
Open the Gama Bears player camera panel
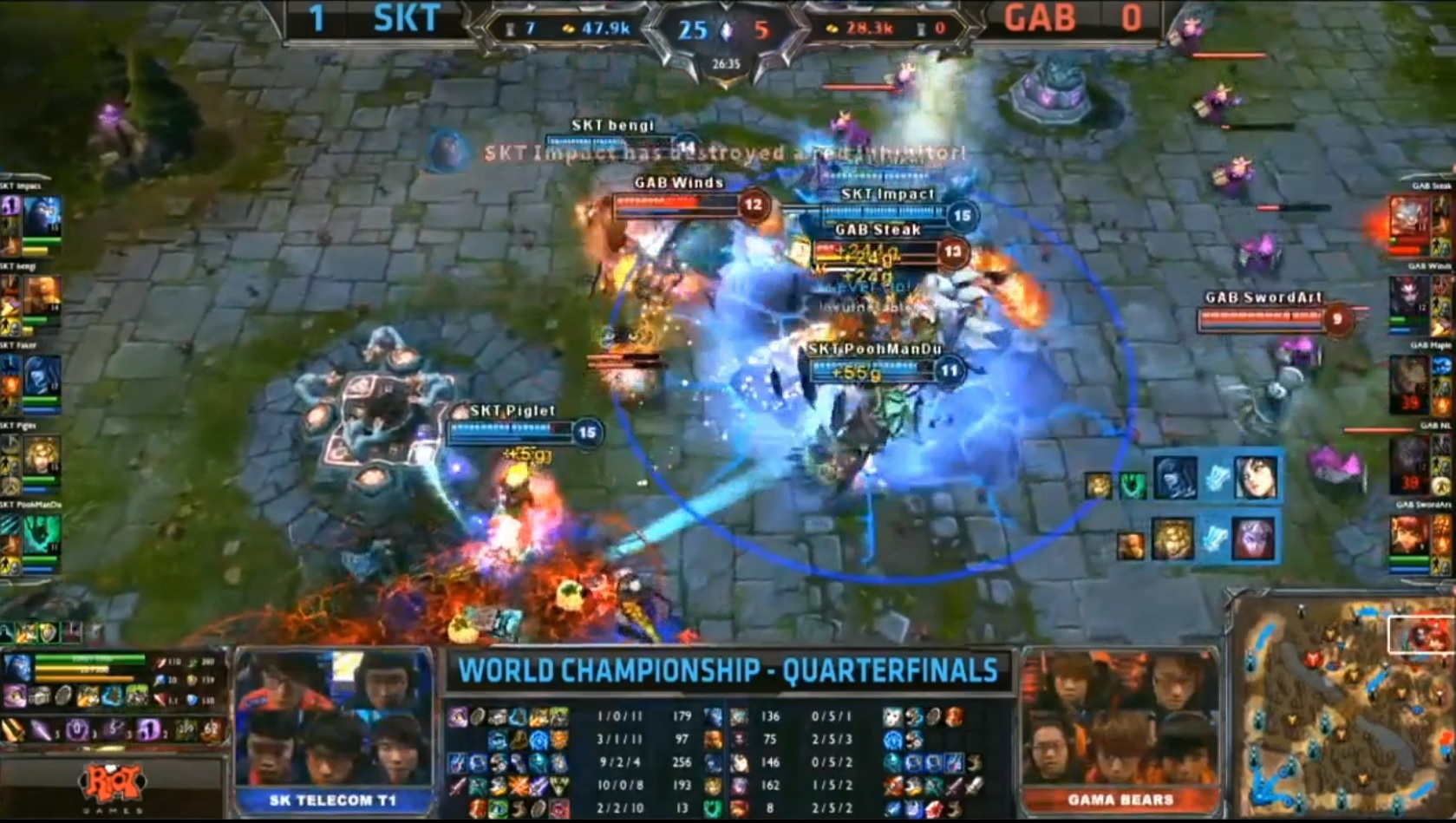click(x=1120, y=728)
